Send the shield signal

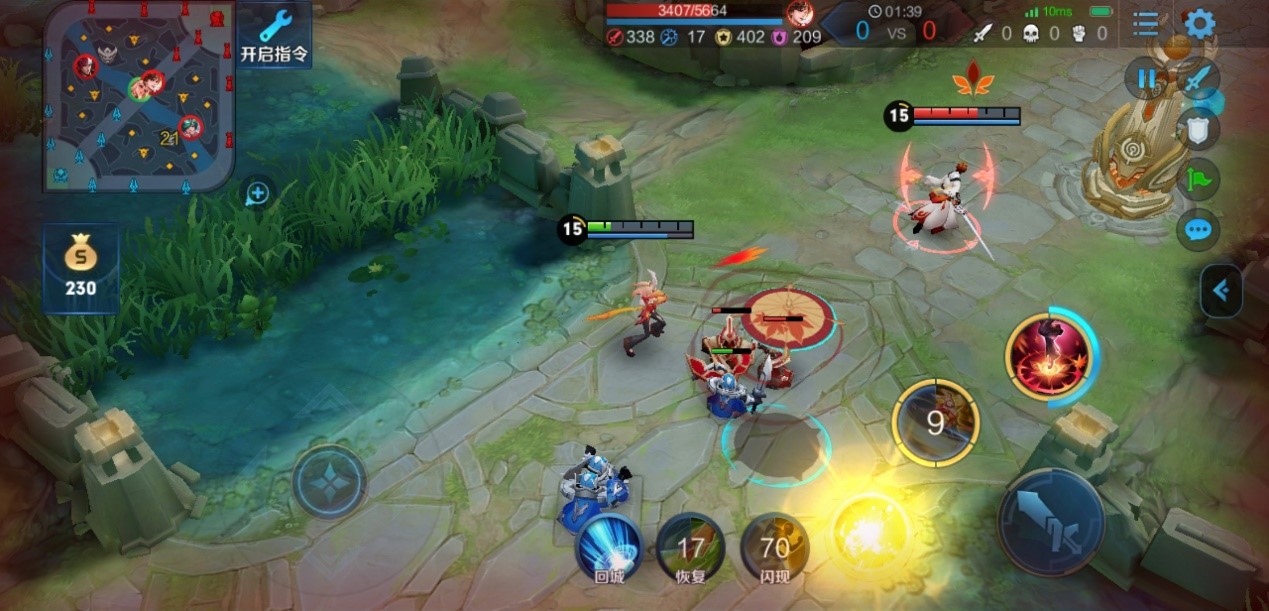(1198, 128)
